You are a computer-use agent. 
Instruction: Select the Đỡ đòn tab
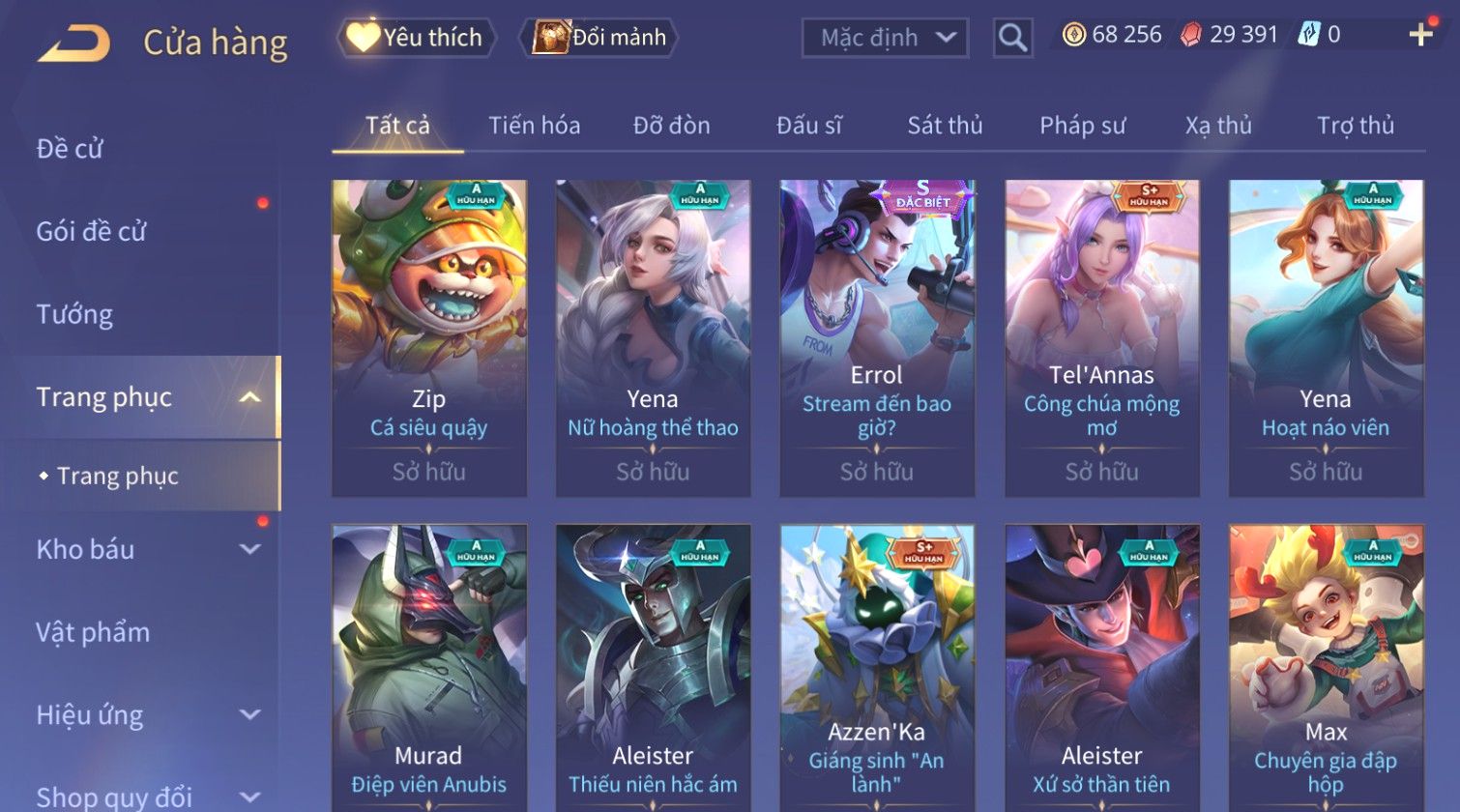(x=671, y=126)
